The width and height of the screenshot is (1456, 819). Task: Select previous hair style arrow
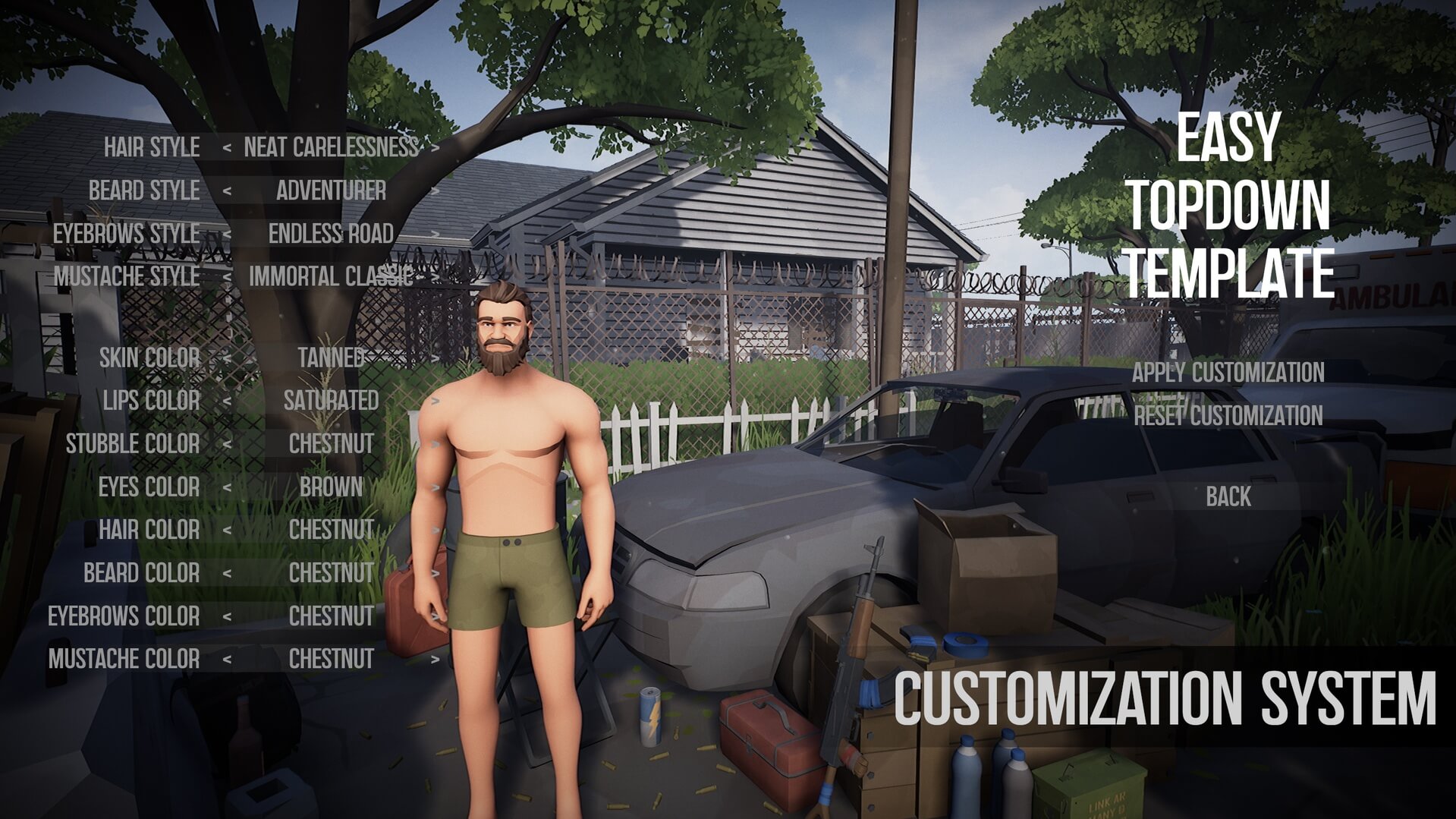[x=227, y=148]
